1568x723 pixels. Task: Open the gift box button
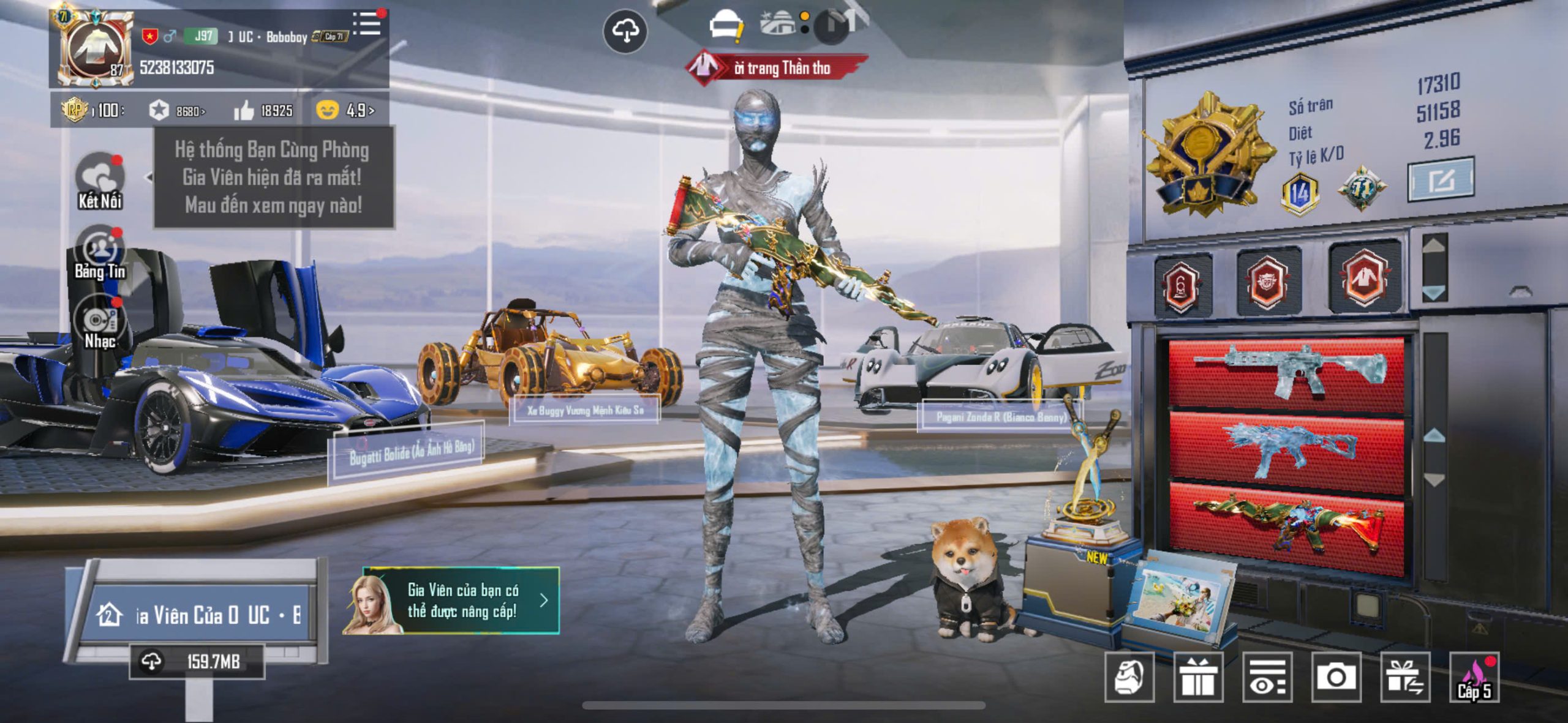coord(1198,677)
